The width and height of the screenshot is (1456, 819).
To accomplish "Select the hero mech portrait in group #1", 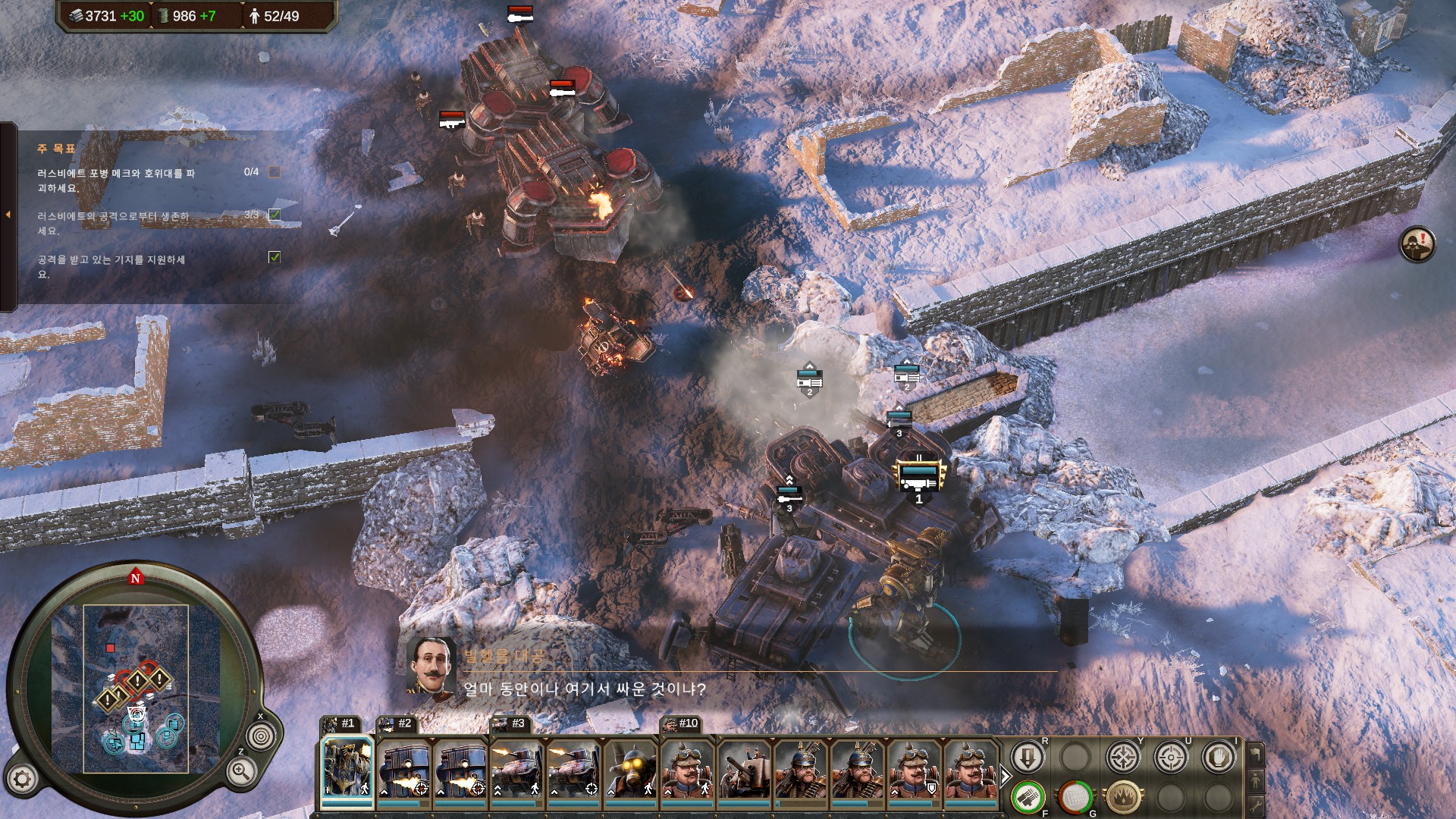I will 347,770.
